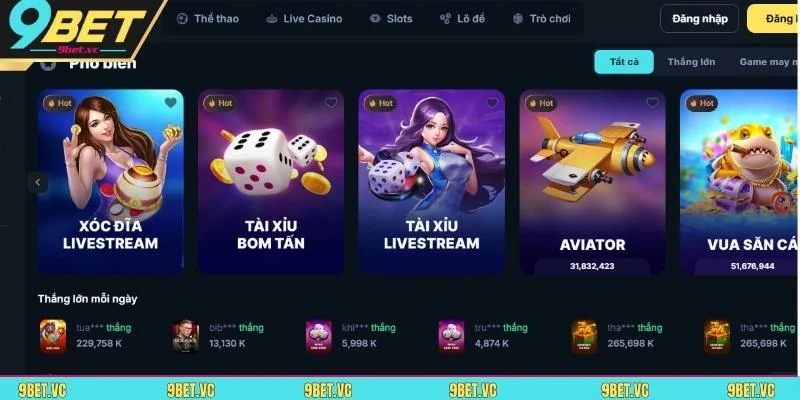Click the left carousel arrow
800x400 pixels.
(x=38, y=183)
